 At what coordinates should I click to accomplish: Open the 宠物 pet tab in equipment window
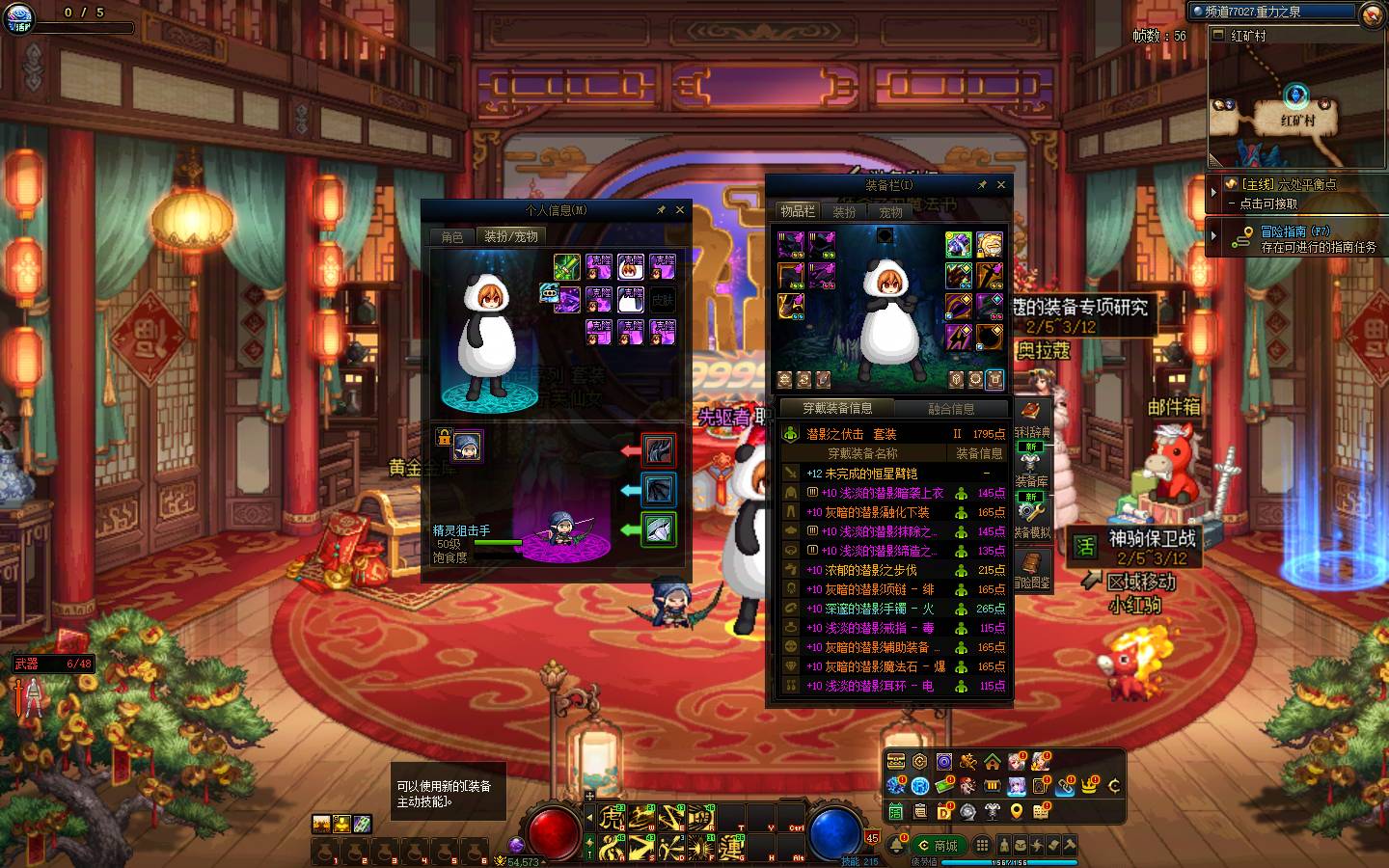click(890, 212)
